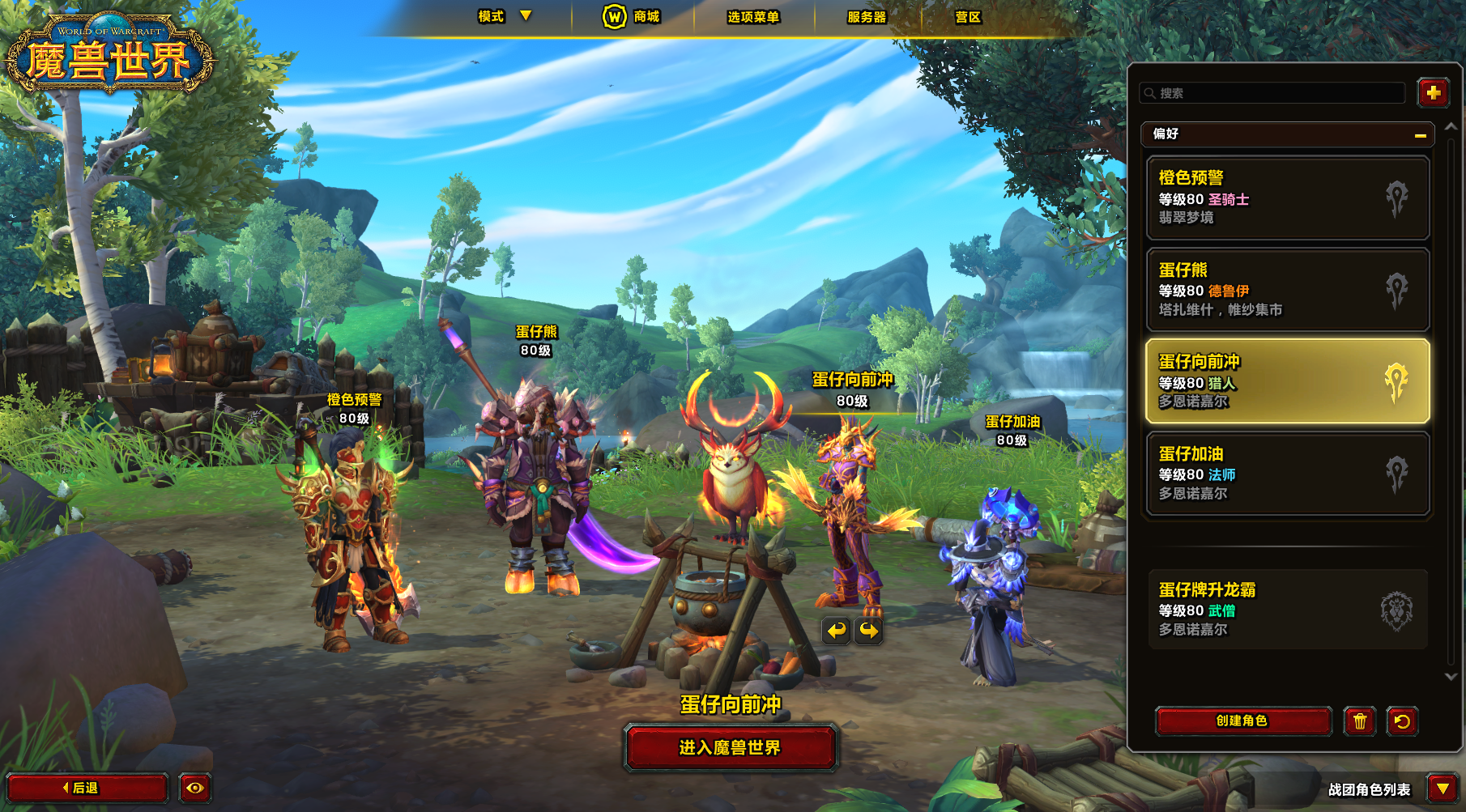Go back with the 后退 button
The height and width of the screenshot is (812, 1466).
coord(87,788)
